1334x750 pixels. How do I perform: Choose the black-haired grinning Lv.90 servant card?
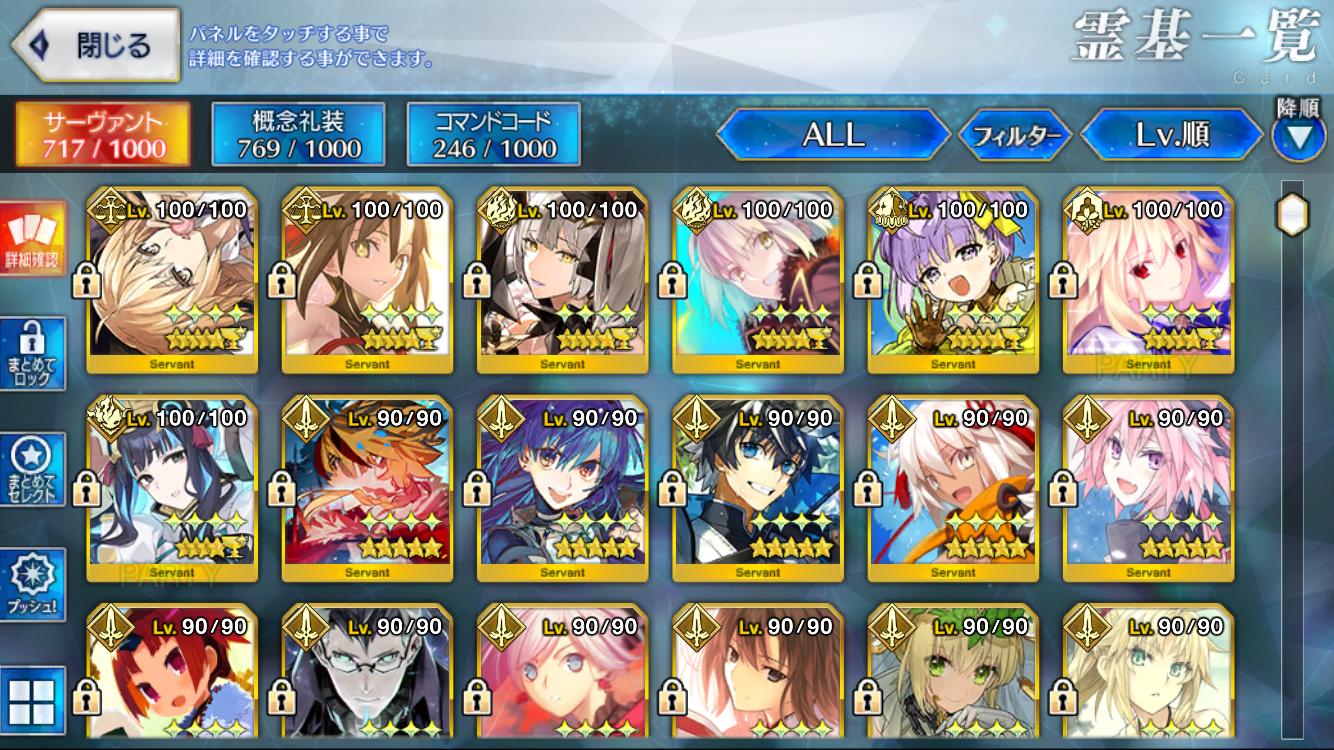[x=757, y=489]
